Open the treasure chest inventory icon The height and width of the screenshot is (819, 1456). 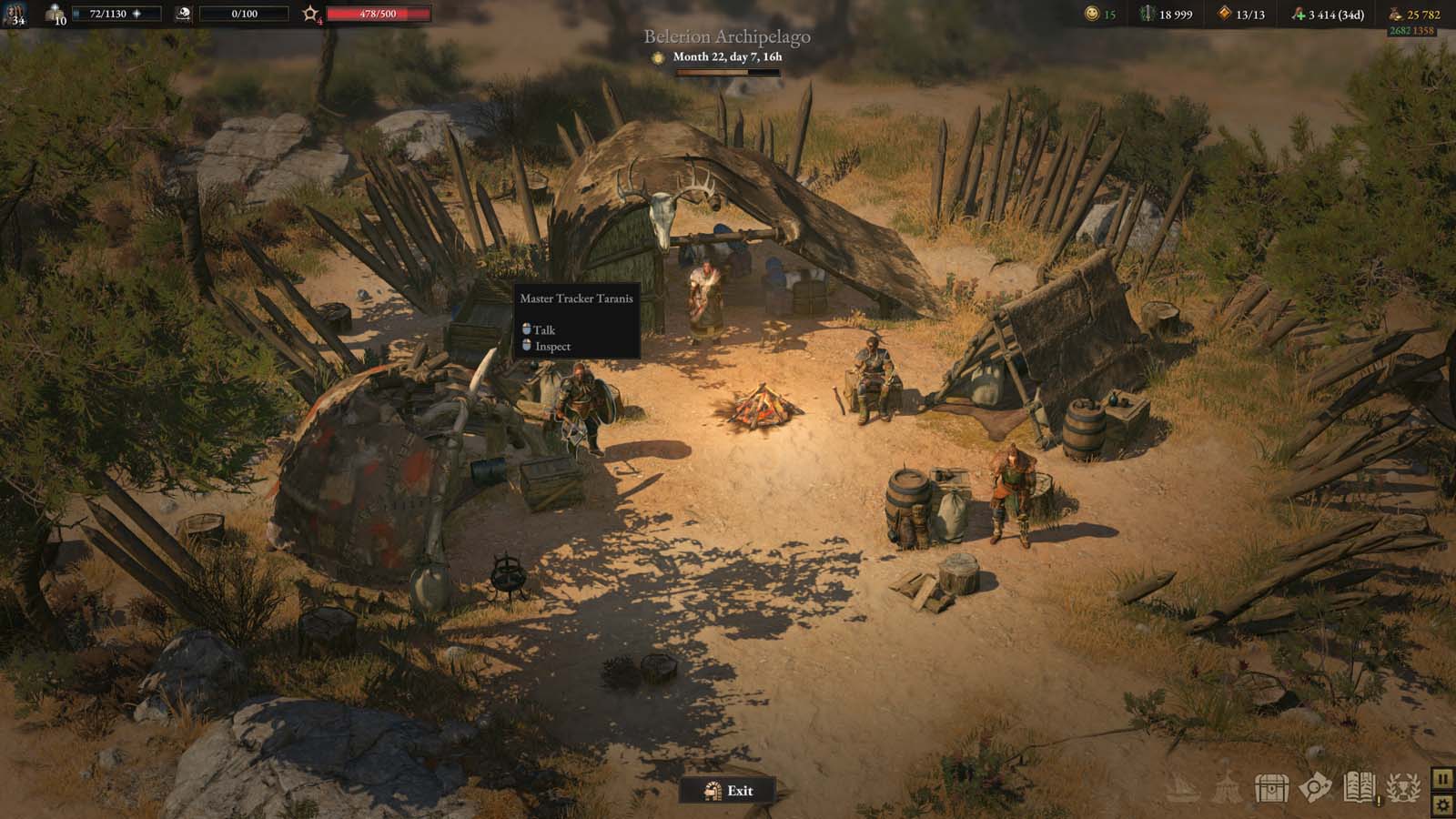pos(1270,788)
